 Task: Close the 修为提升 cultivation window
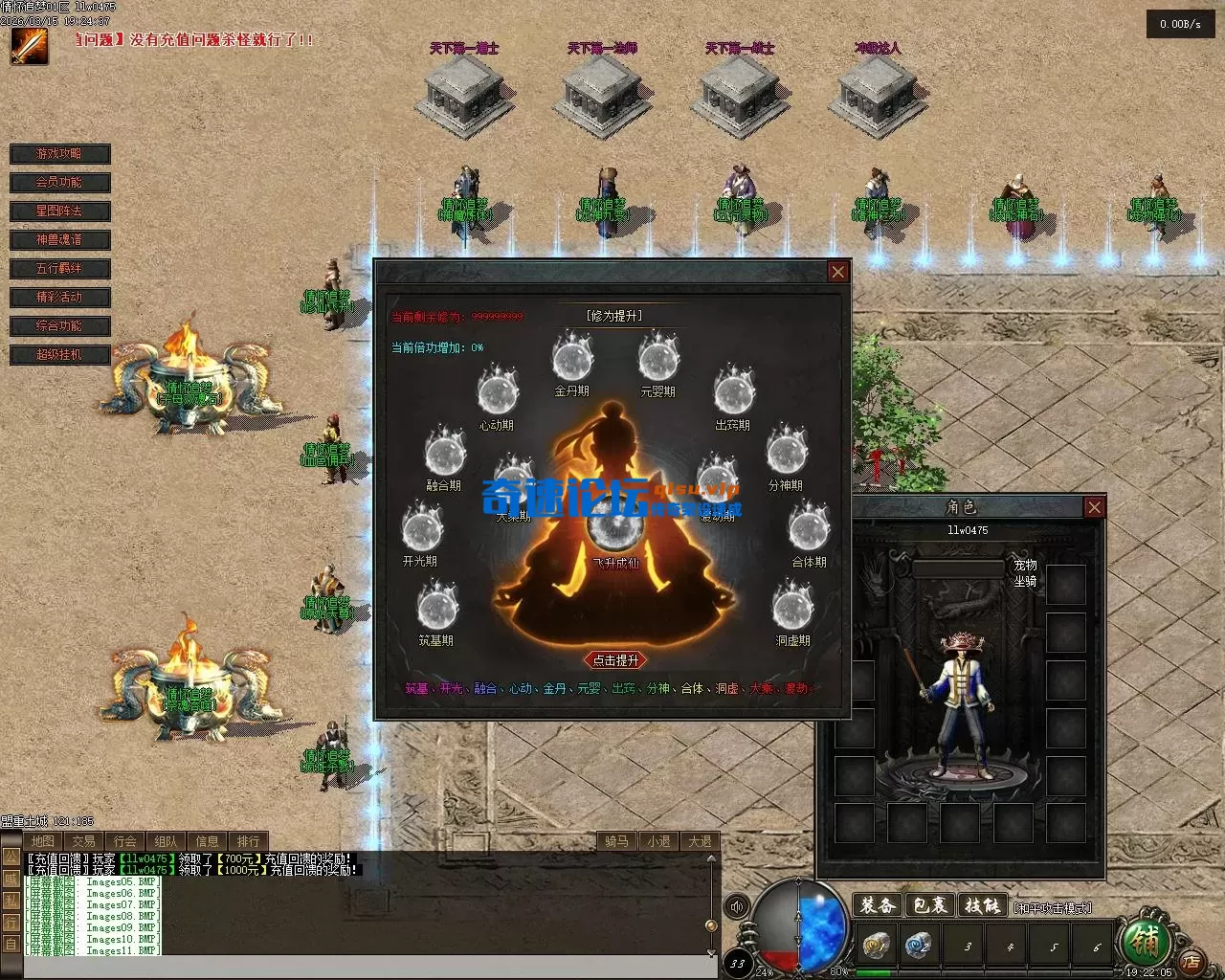[x=837, y=272]
